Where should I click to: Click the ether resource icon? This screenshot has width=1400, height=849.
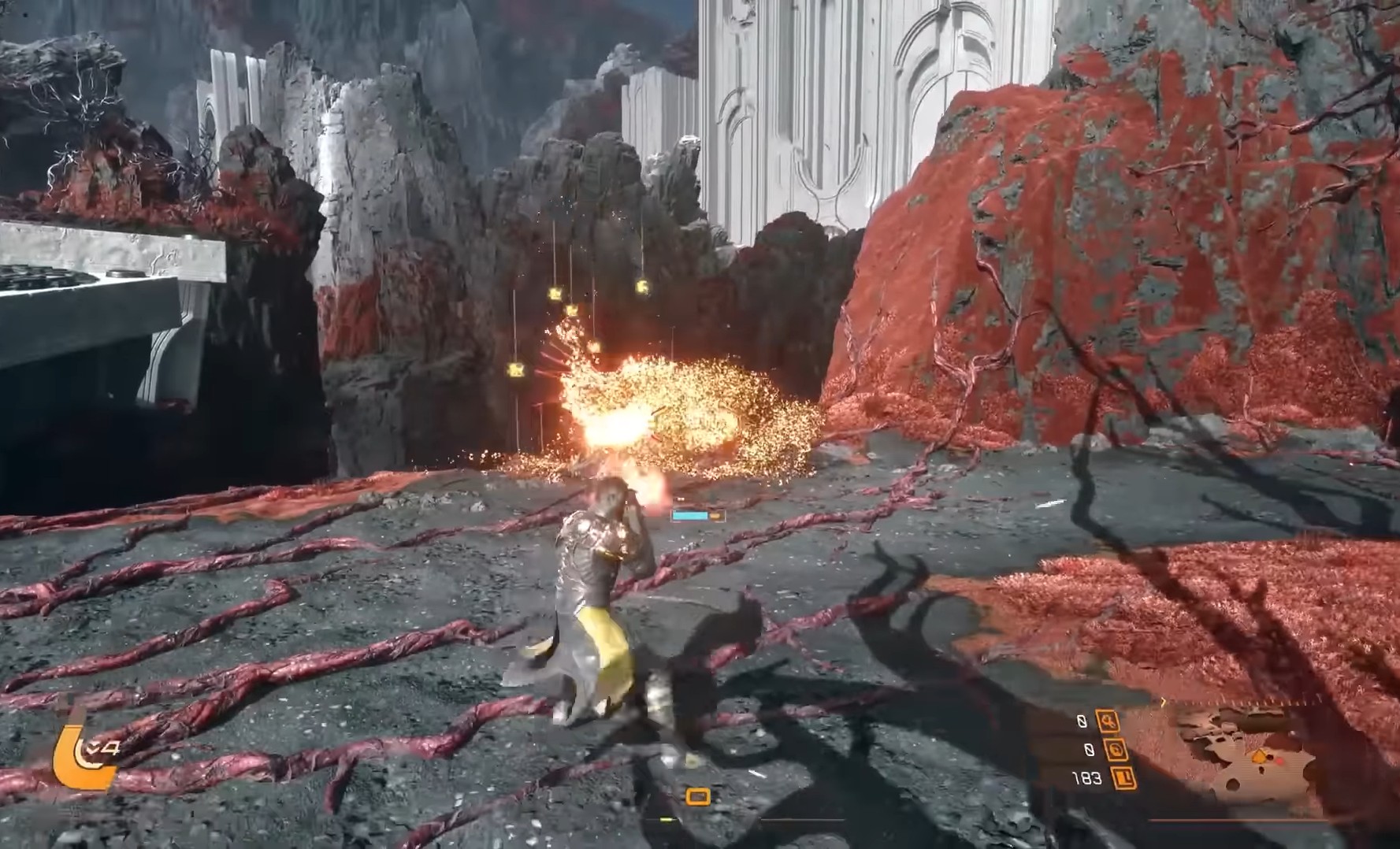click(x=1116, y=750)
